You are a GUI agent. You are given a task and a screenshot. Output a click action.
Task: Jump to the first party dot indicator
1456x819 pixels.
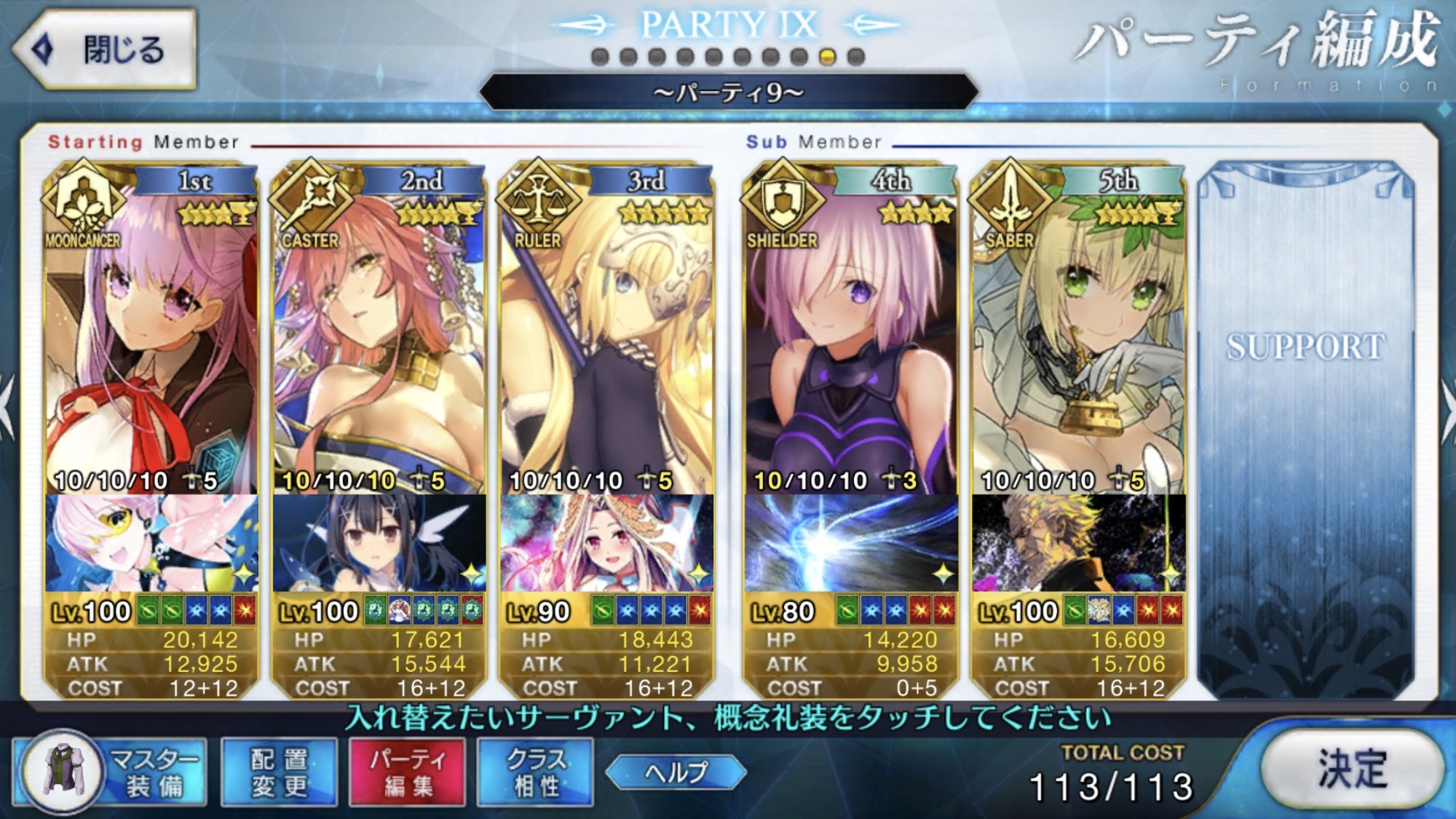click(600, 57)
